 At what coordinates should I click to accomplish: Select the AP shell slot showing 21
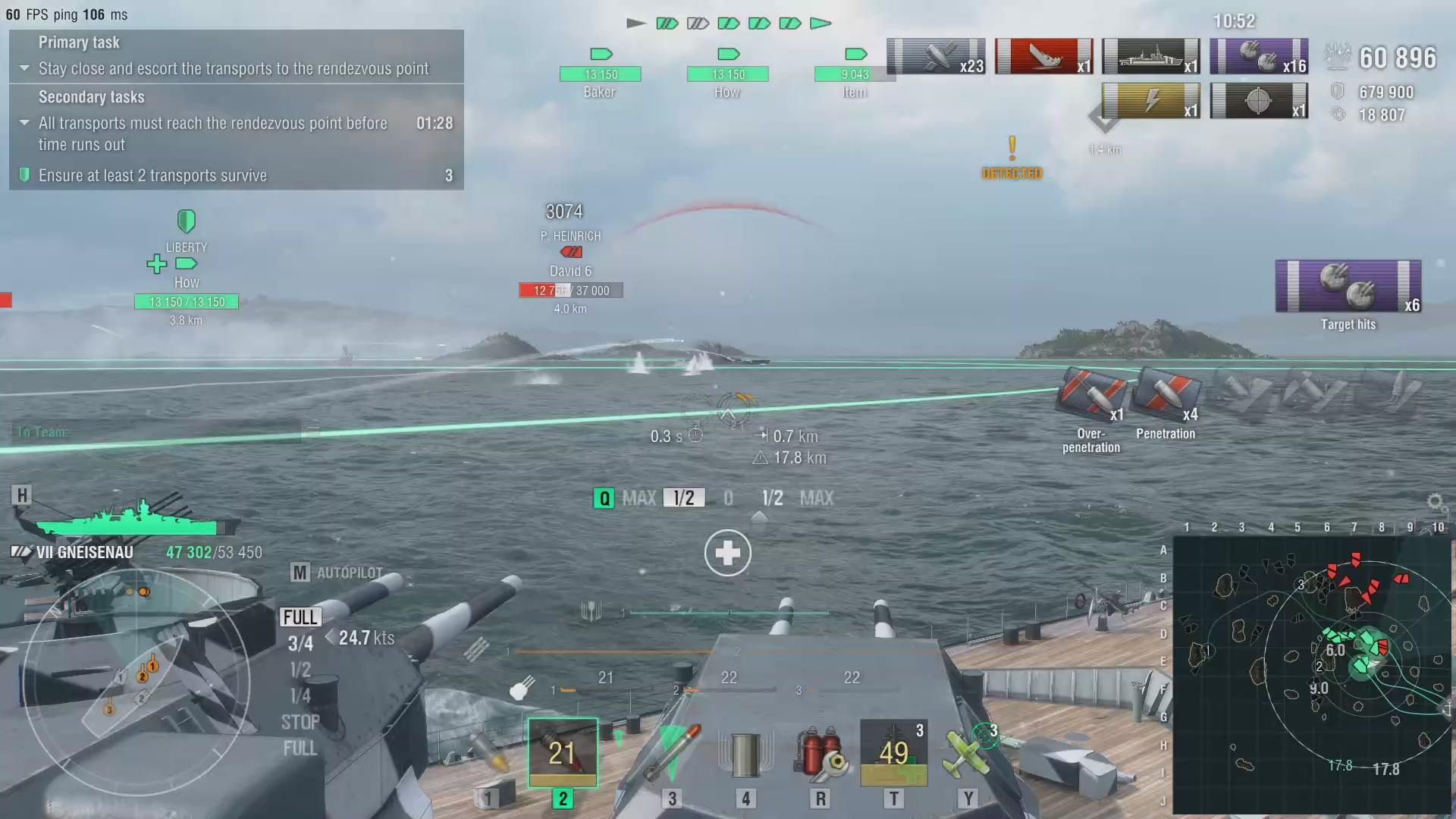pyautogui.click(x=563, y=753)
